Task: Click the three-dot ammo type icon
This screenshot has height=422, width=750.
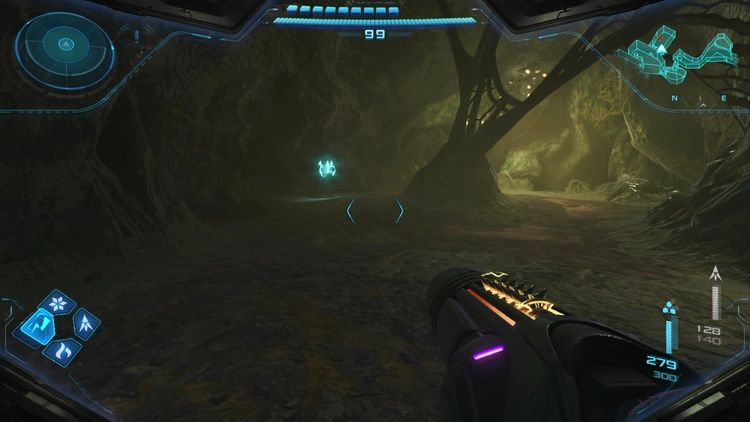Action: (x=670, y=308)
